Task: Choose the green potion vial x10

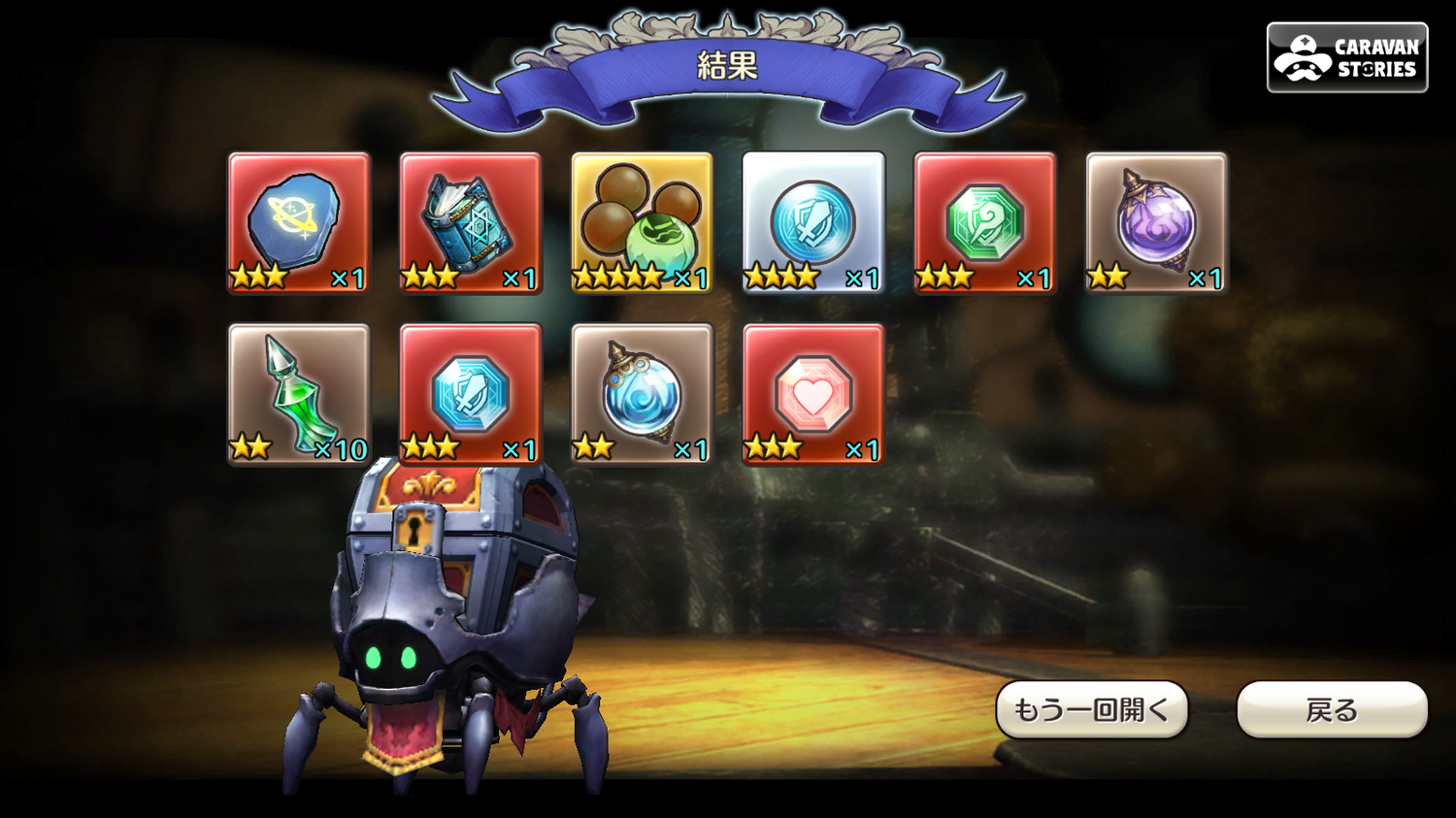Action: pyautogui.click(x=299, y=394)
